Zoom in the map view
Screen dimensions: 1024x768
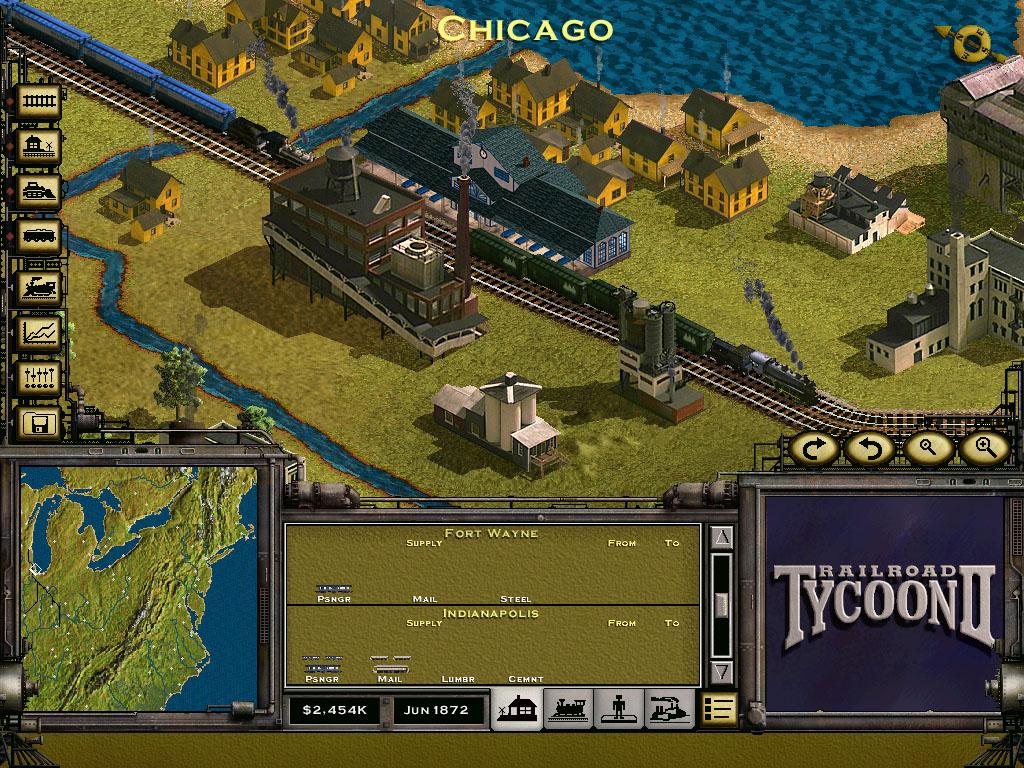[x=983, y=449]
